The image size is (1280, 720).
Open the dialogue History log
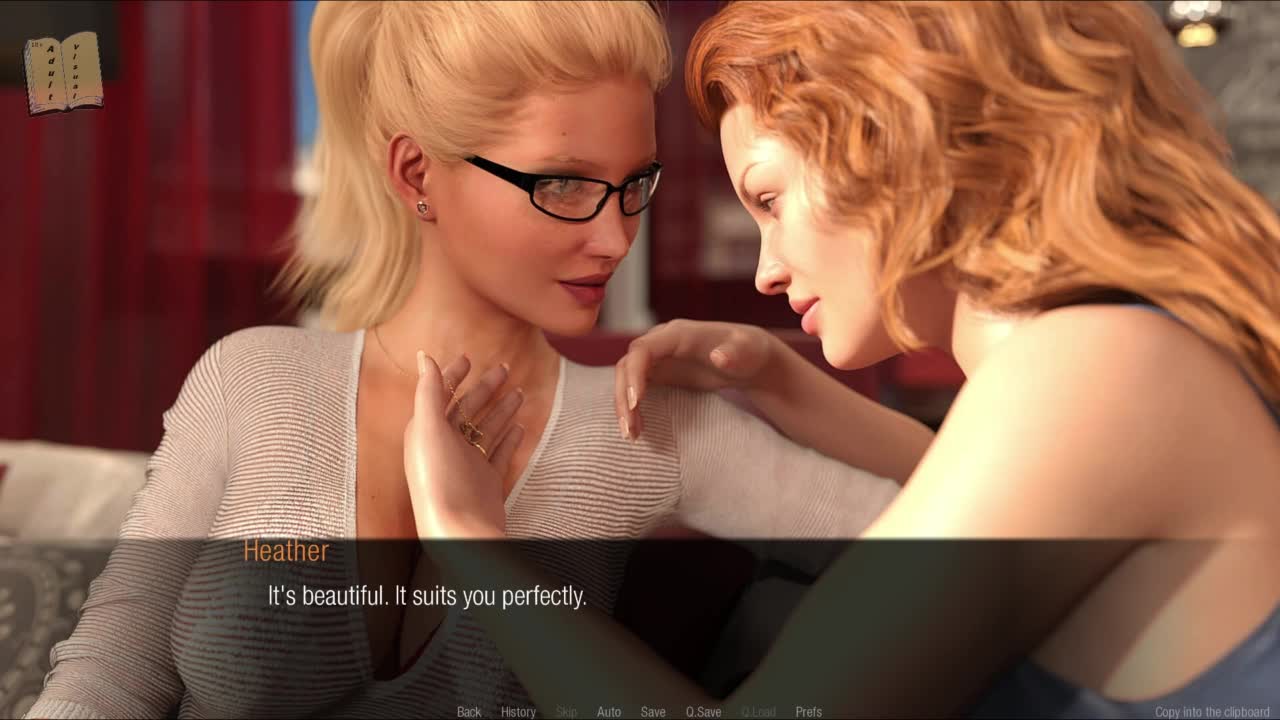click(x=518, y=712)
